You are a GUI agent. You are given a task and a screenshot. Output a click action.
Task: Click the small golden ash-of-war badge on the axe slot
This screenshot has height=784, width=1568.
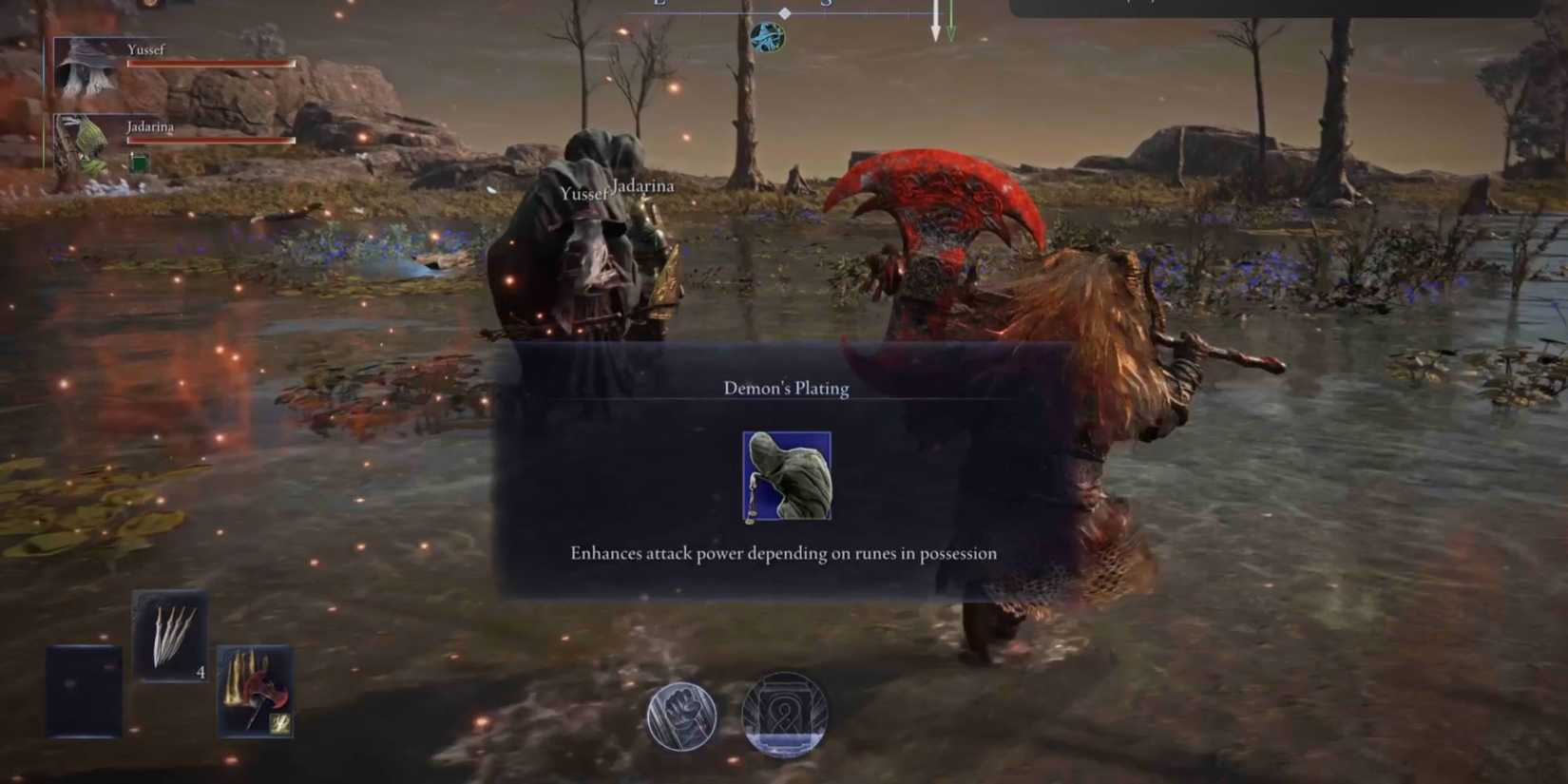[280, 721]
